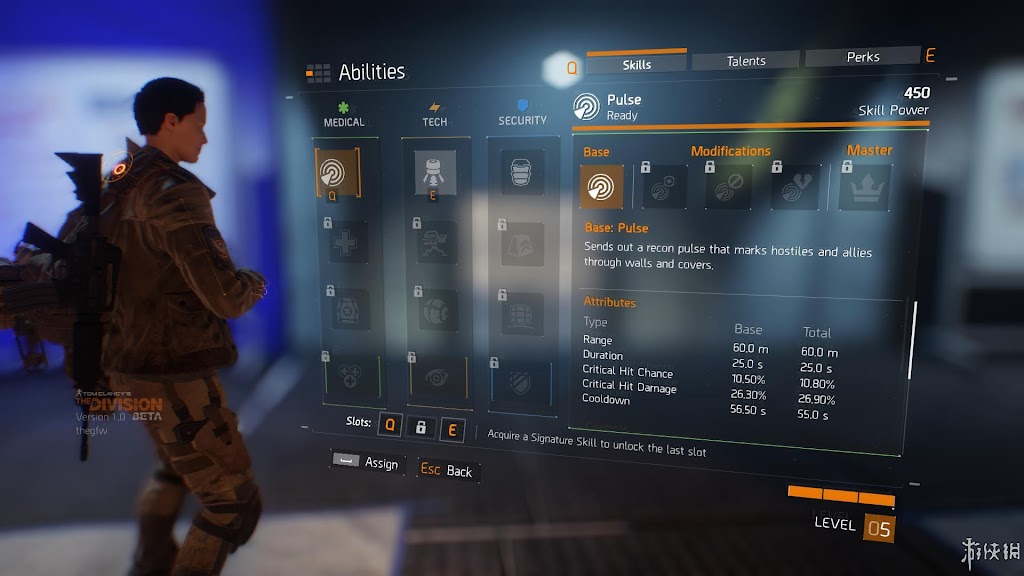Click the locked Master crown modification
Viewport: 1024px width, 576px height.
pyautogui.click(x=864, y=187)
